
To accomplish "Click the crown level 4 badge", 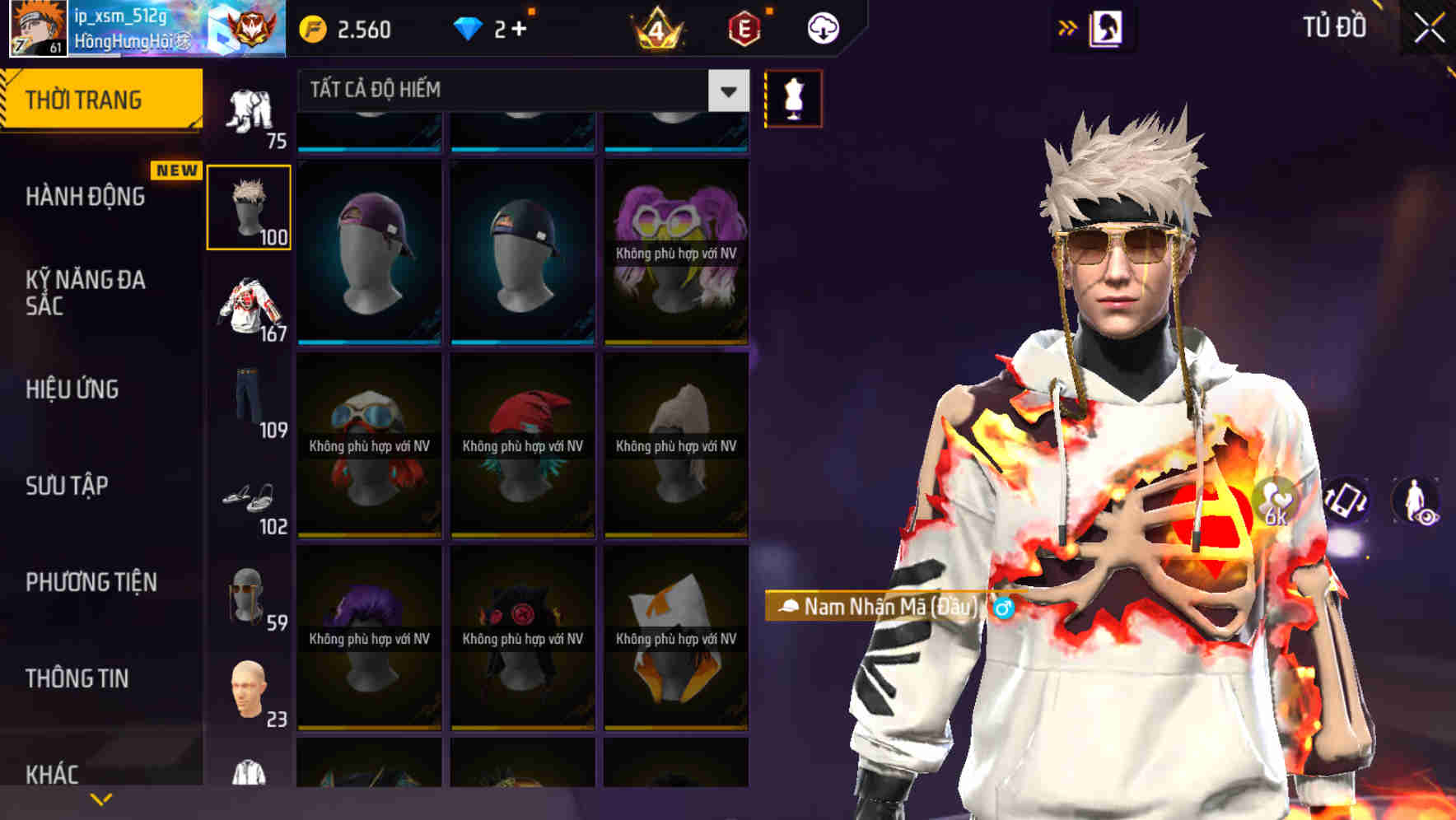I will click(x=655, y=27).
